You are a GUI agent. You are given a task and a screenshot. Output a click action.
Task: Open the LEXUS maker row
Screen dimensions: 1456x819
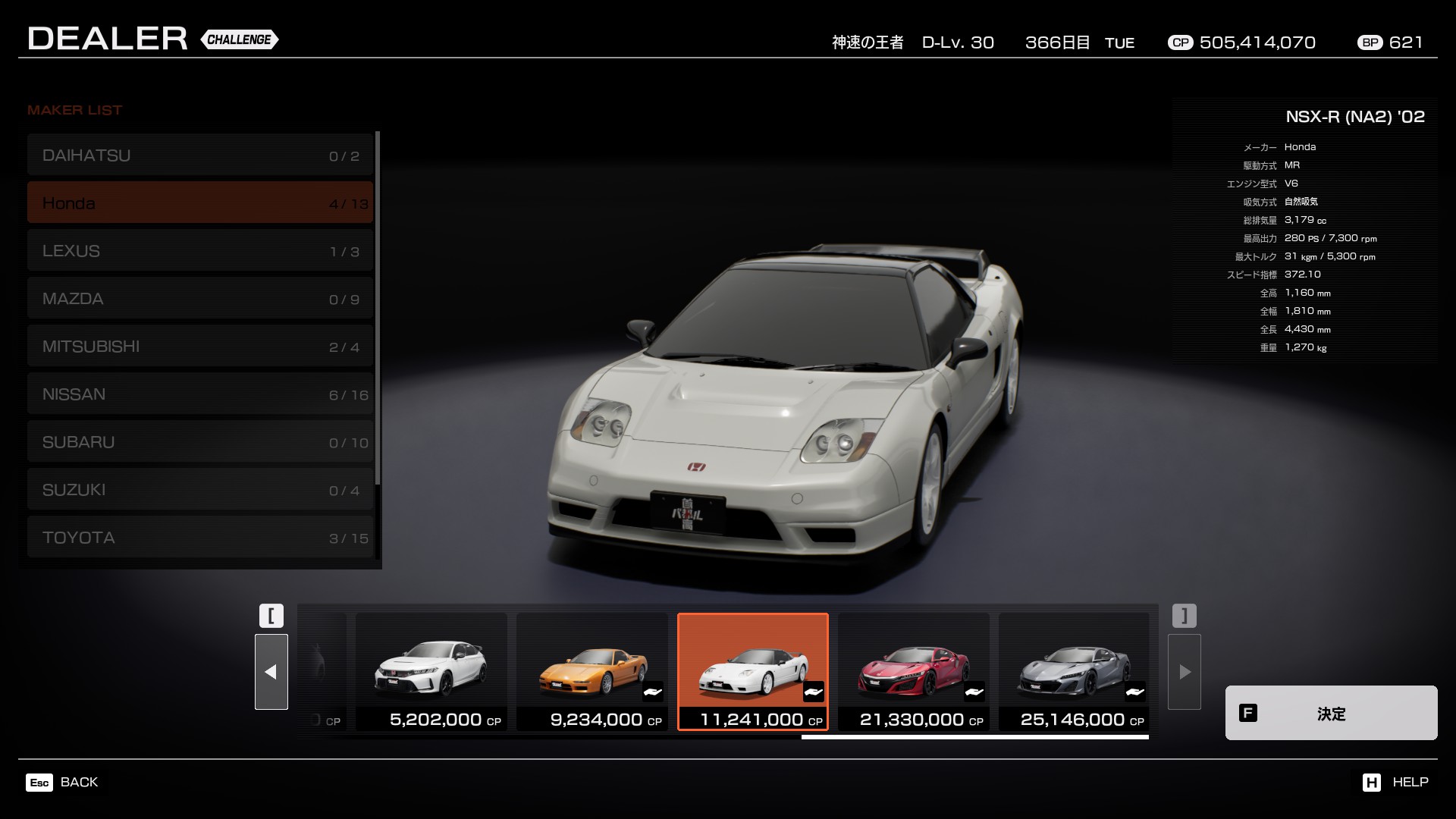click(x=200, y=251)
